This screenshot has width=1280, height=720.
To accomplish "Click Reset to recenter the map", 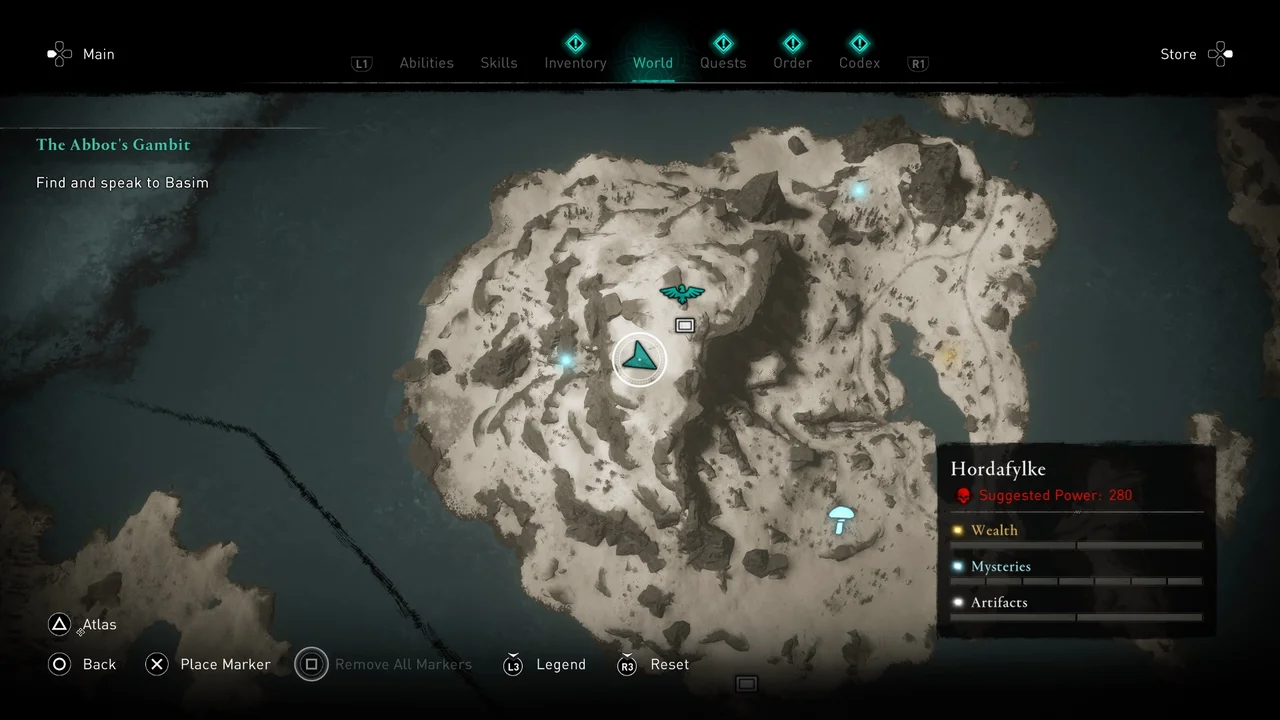I will pyautogui.click(x=669, y=664).
